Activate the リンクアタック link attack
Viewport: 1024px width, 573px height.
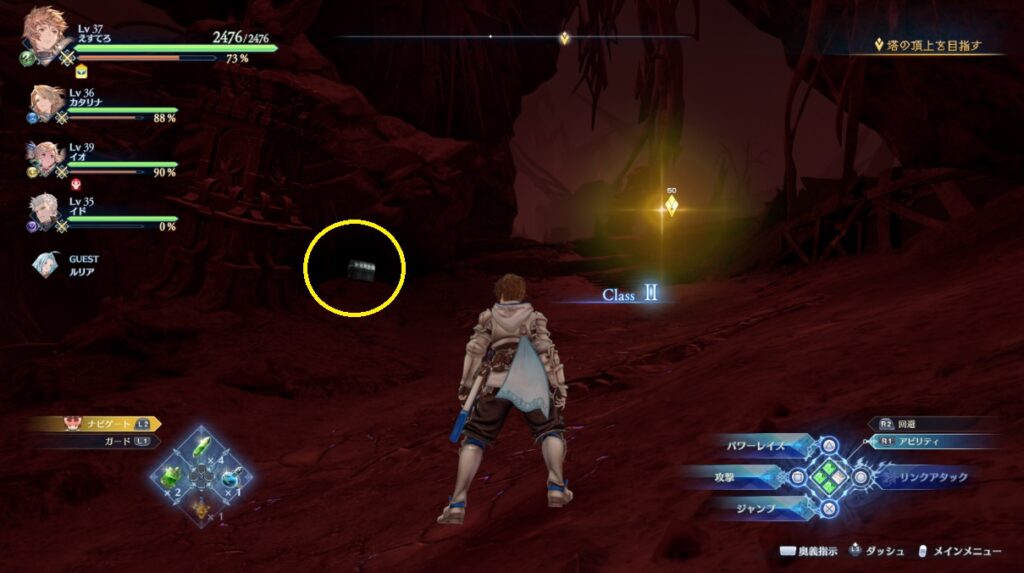[x=932, y=477]
